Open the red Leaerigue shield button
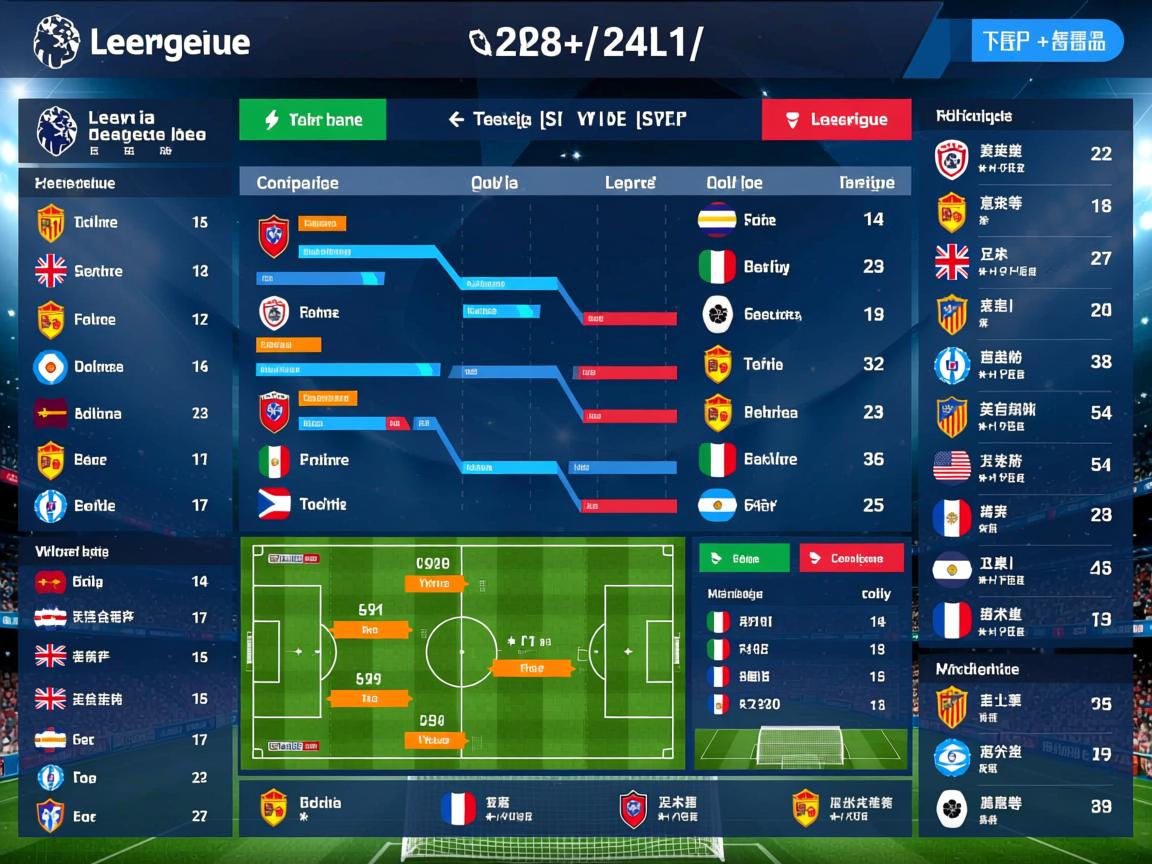Screen dimensions: 1152x864 tap(836, 120)
